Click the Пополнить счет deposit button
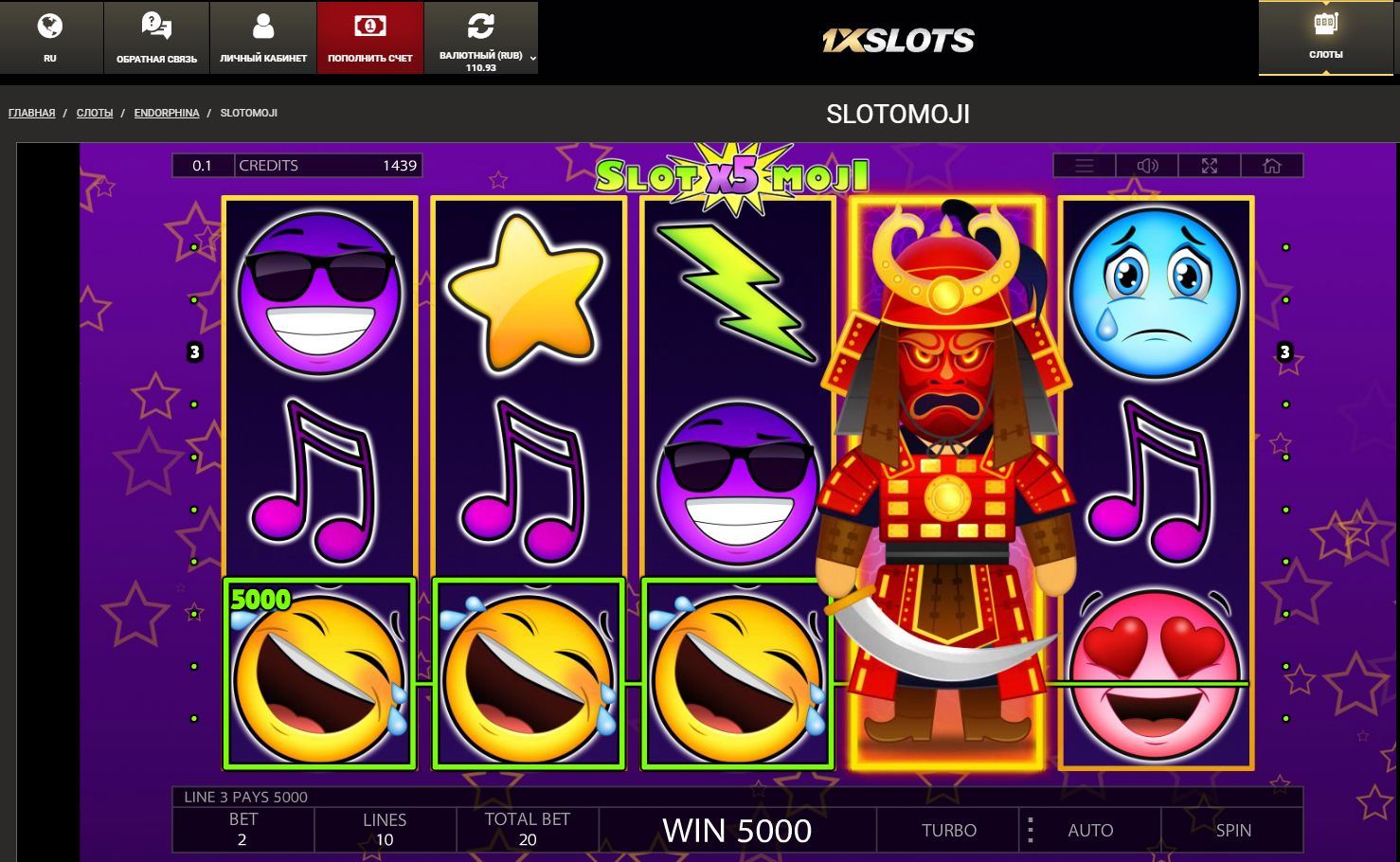Image resolution: width=1400 pixels, height=862 pixels. coord(369,37)
